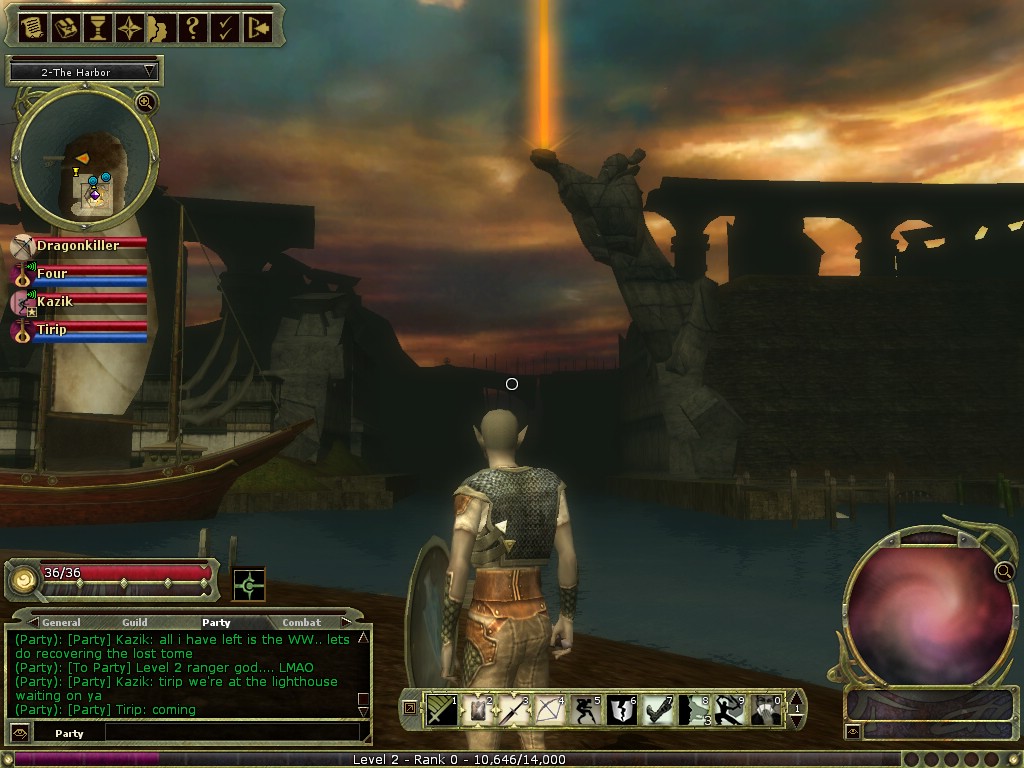The height and width of the screenshot is (768, 1024).
Task: Select the dagger in hotbar slot 3
Action: 513,710
